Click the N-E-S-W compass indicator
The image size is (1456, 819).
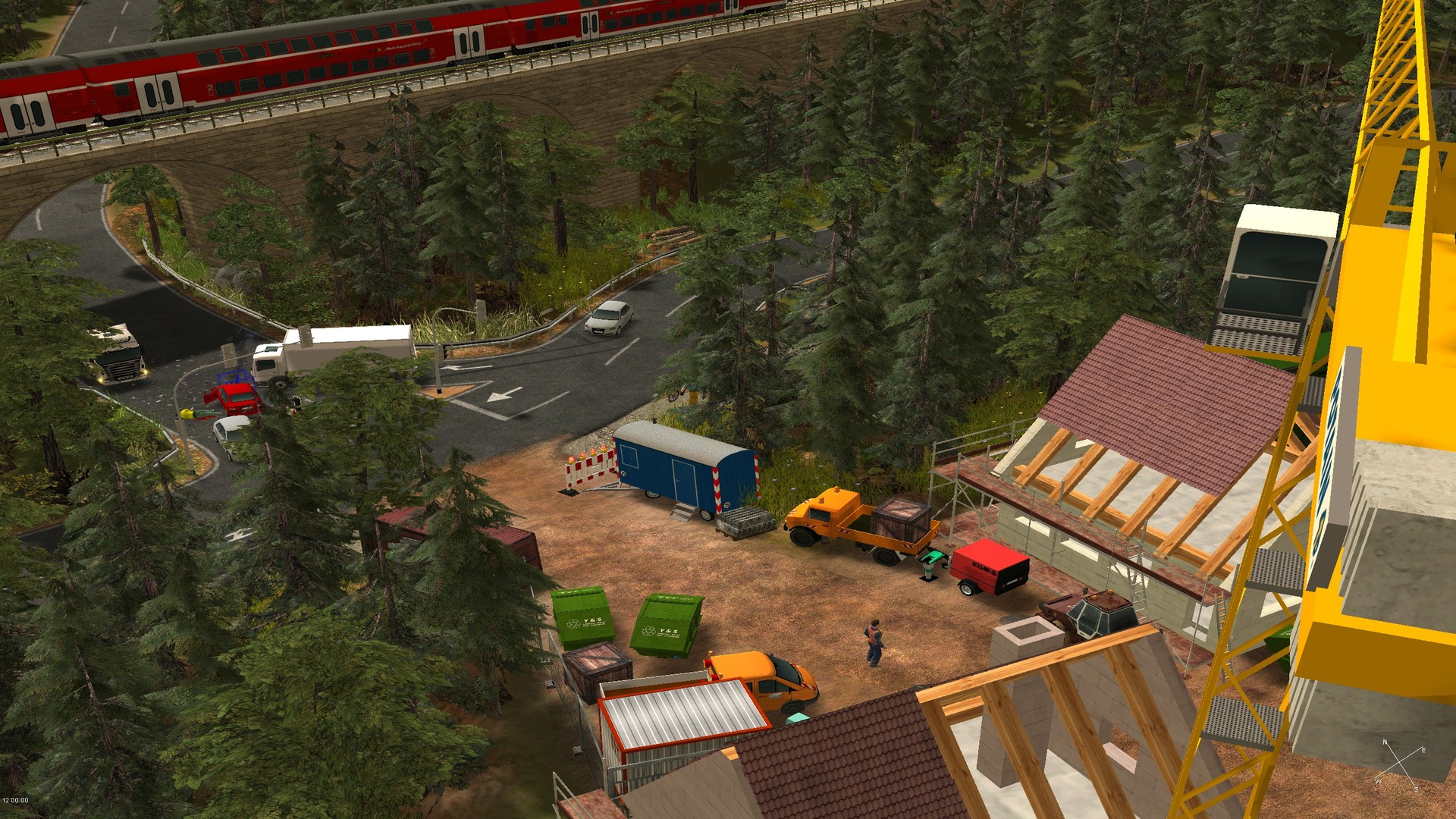1400,765
